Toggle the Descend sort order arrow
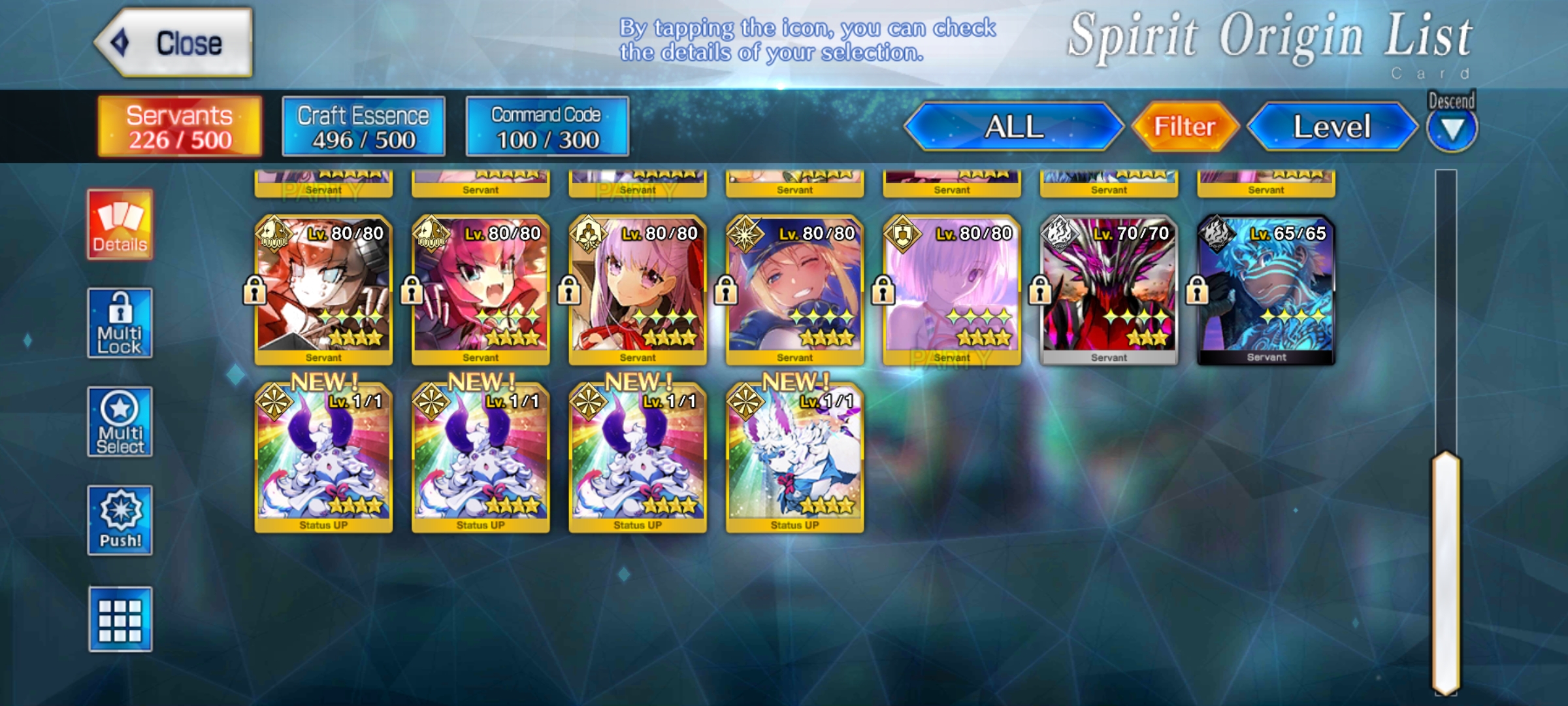Viewport: 1568px width, 706px height. tap(1451, 129)
